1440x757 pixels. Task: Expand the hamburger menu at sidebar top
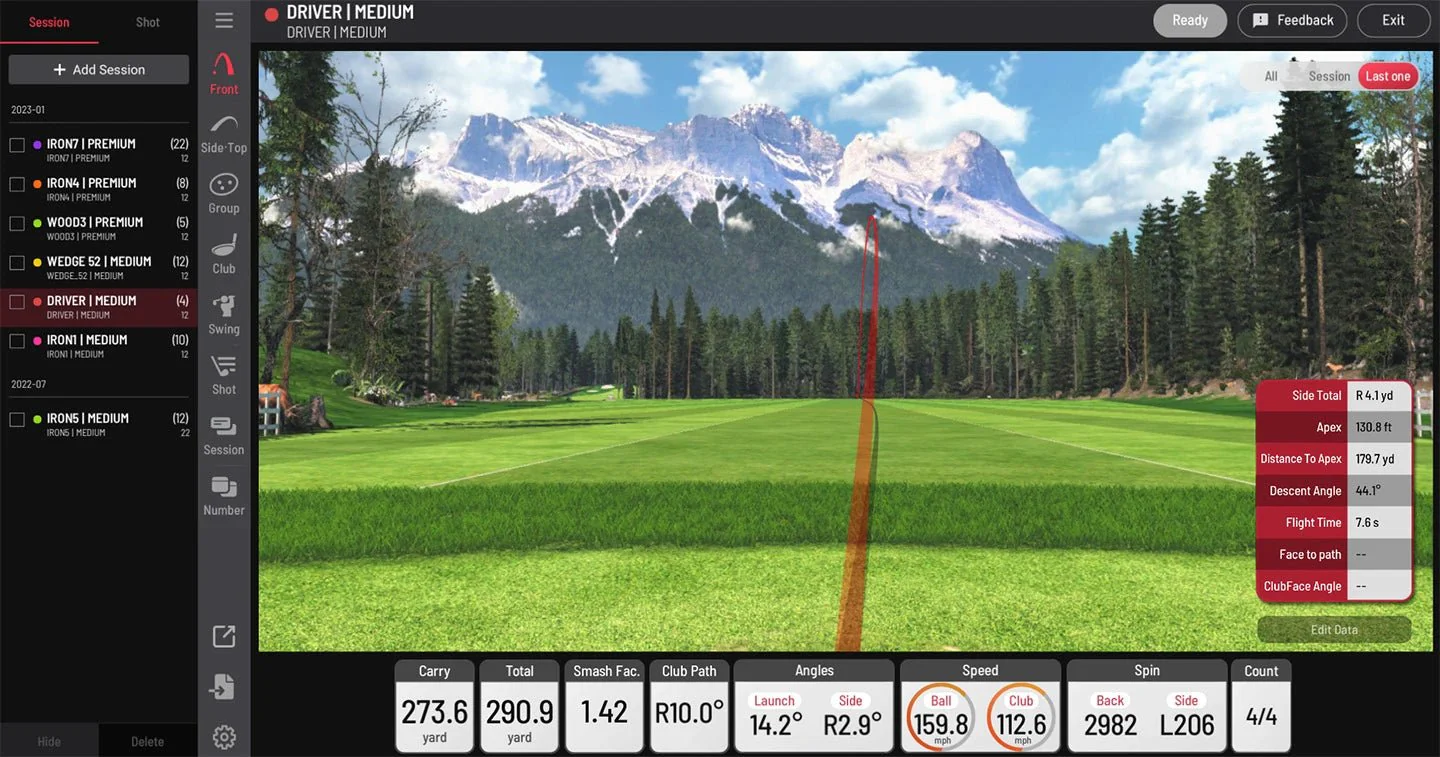point(223,19)
